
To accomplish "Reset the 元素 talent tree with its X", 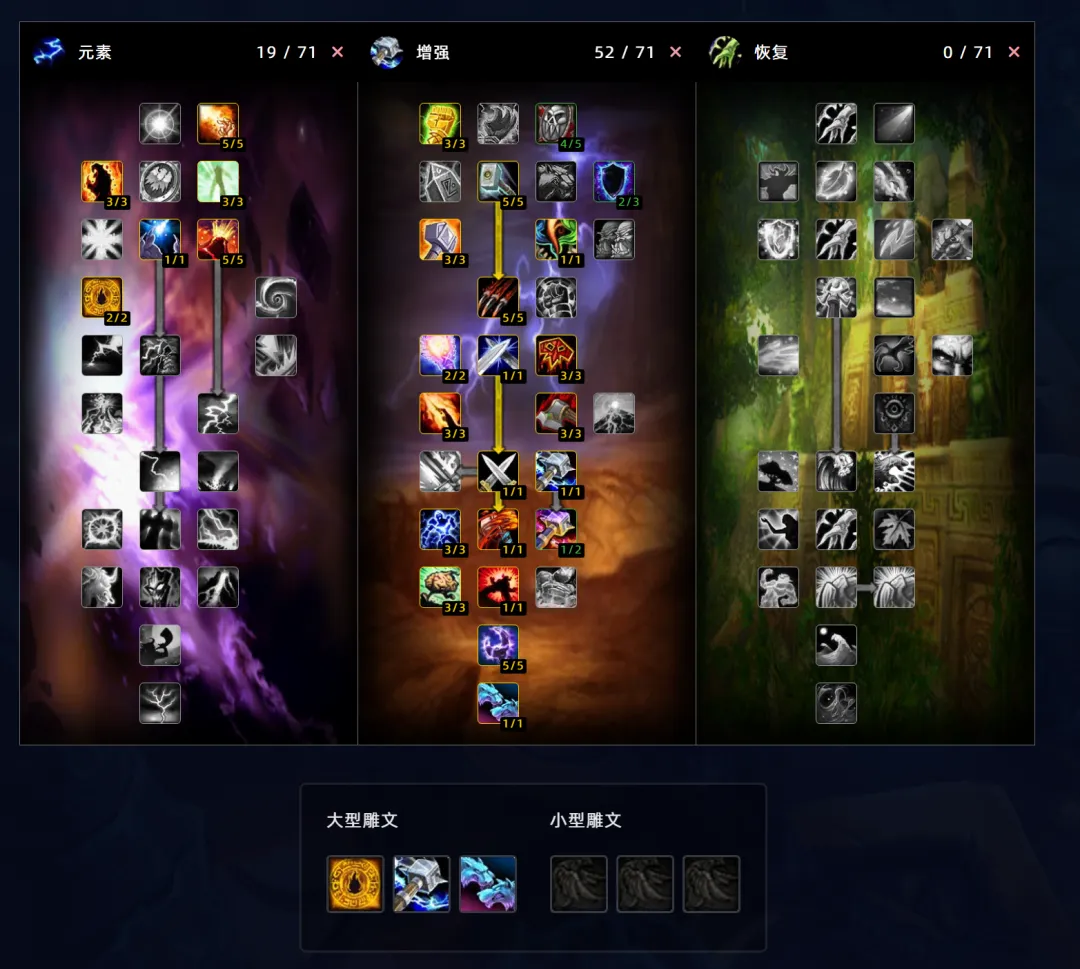I will (x=337, y=52).
